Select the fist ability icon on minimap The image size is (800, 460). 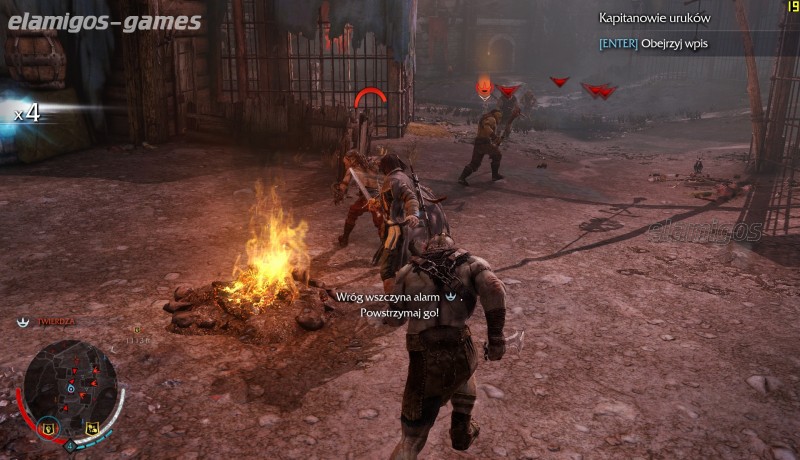click(47, 428)
